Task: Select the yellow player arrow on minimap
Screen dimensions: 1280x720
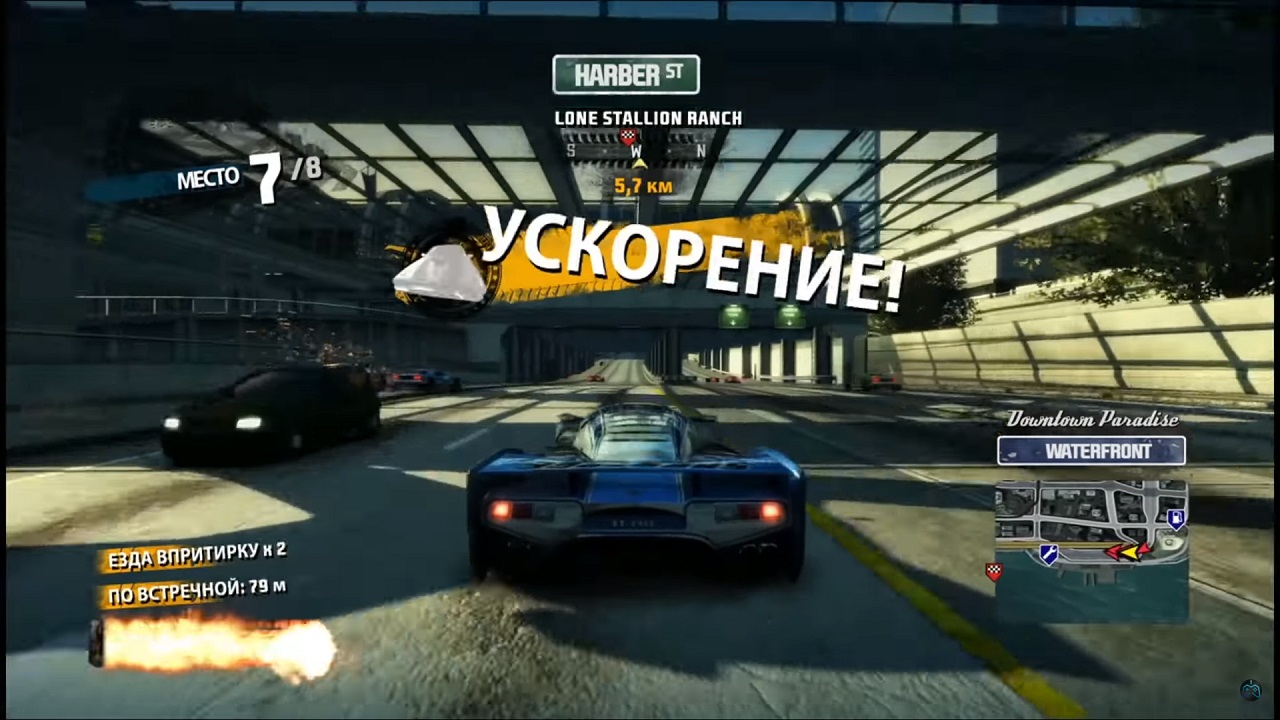Action: click(1130, 553)
